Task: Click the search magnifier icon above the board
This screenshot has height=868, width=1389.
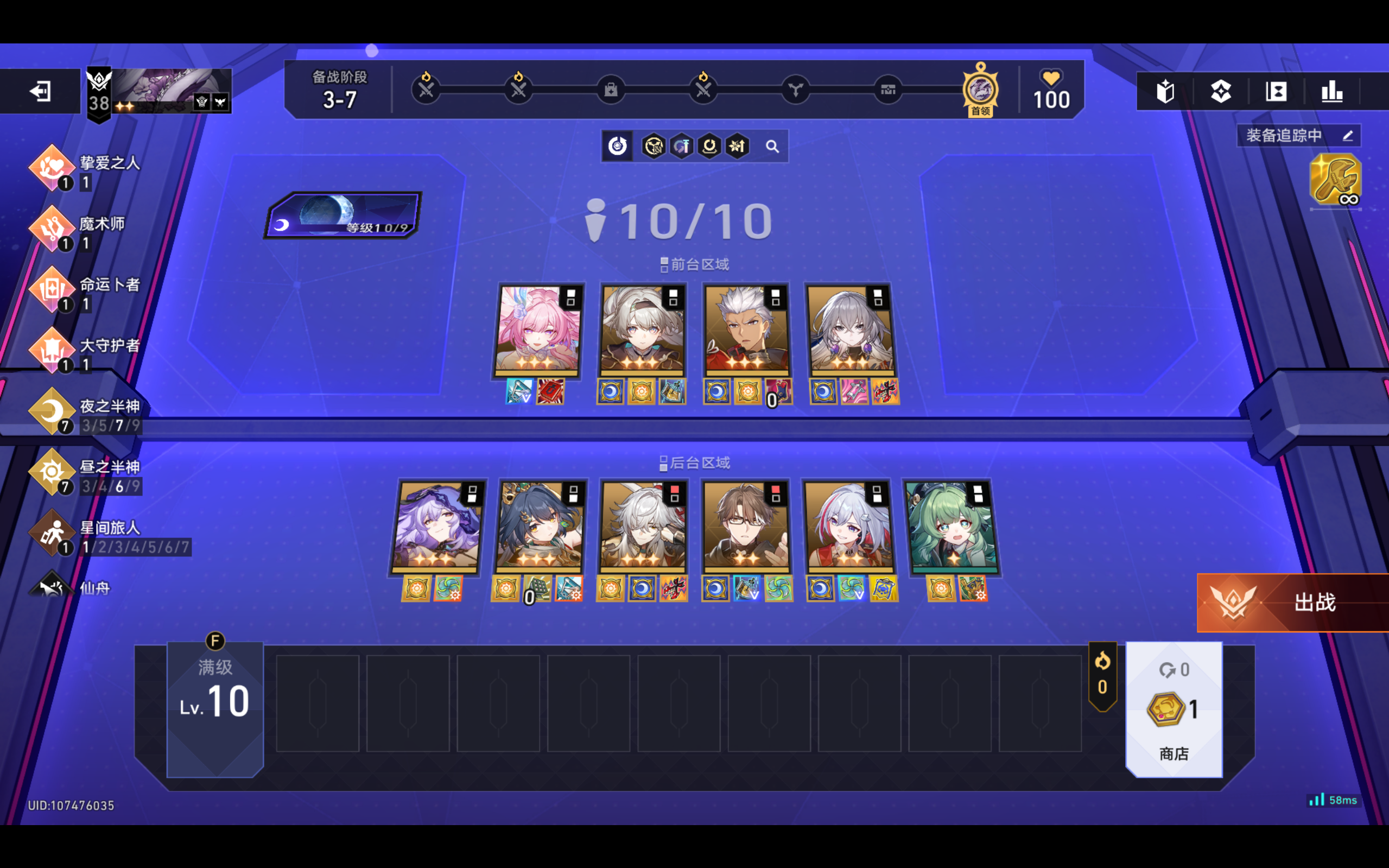Action: (x=773, y=147)
